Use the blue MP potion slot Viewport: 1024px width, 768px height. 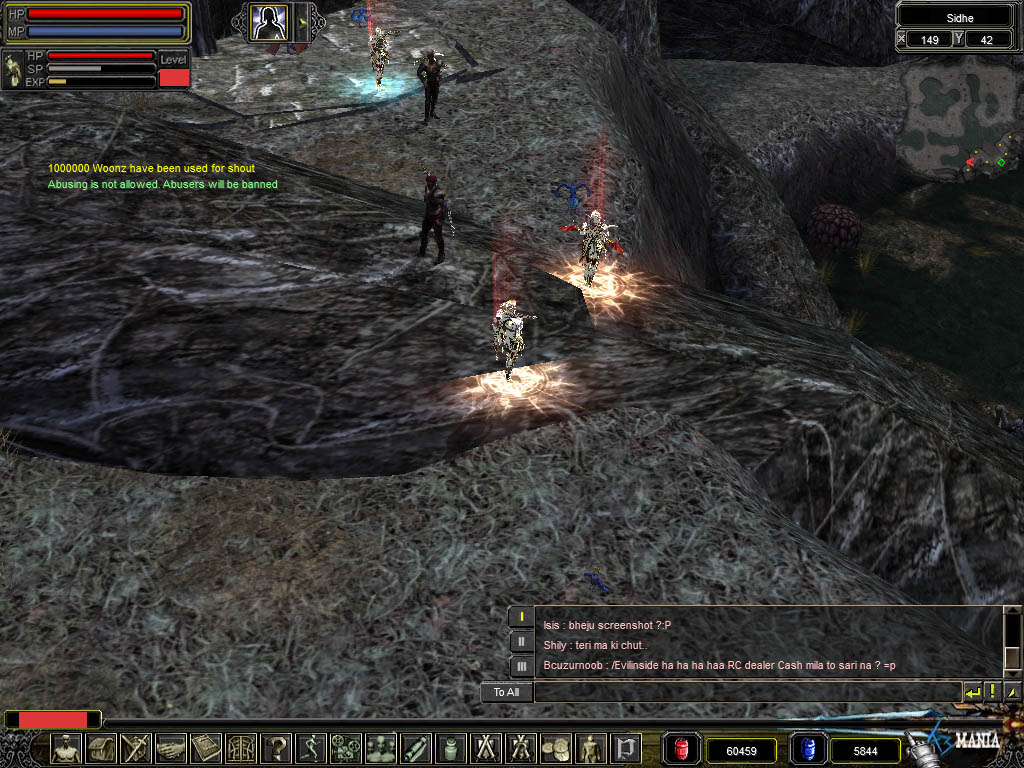808,749
